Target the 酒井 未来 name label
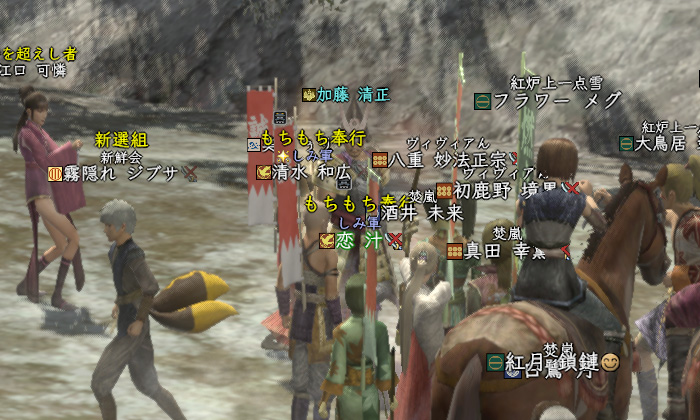Screen dimensions: 700x420 421,212
